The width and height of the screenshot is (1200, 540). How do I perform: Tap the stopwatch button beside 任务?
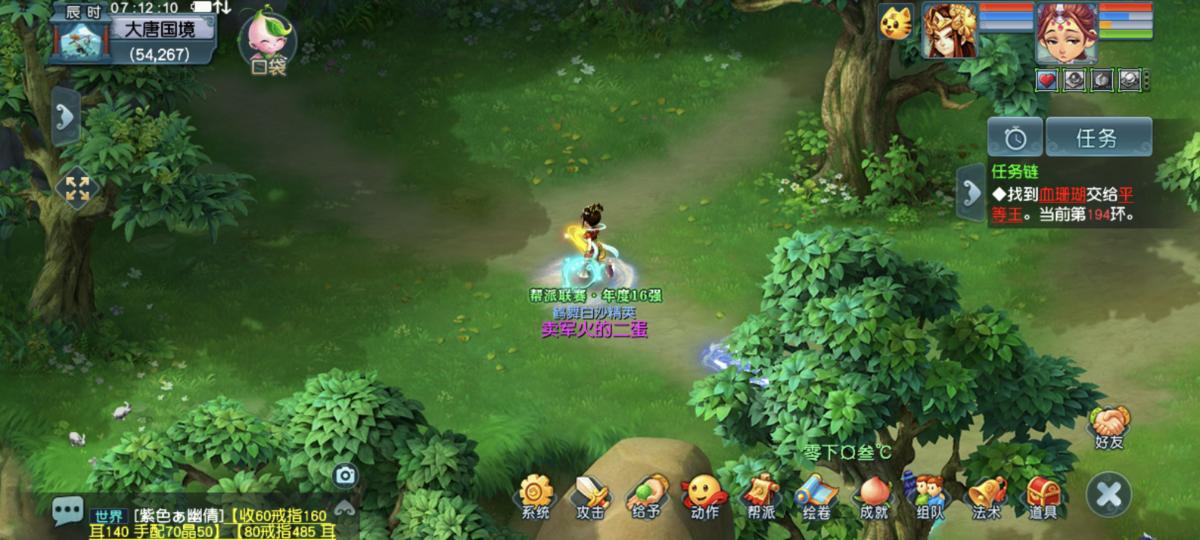[1015, 138]
